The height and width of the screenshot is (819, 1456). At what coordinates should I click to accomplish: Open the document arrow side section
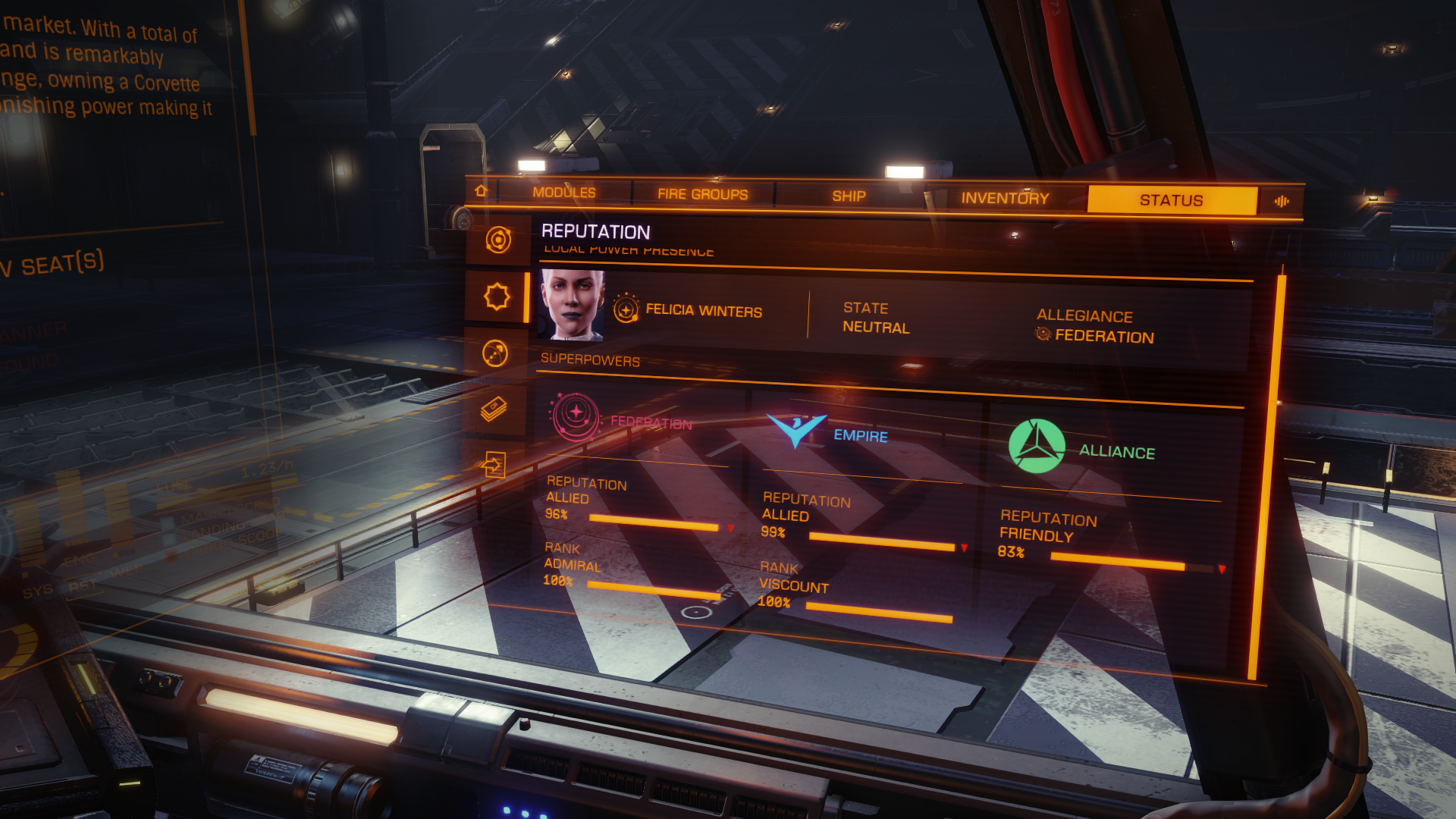pyautogui.click(x=493, y=464)
